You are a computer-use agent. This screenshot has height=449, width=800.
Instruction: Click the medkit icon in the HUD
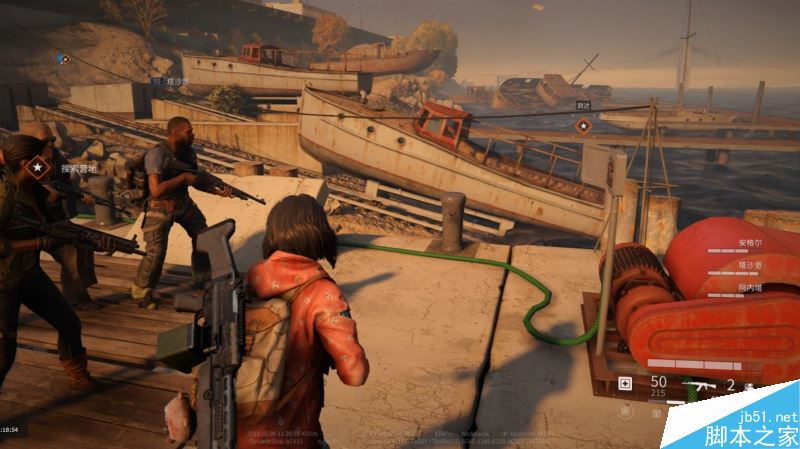tap(626, 383)
